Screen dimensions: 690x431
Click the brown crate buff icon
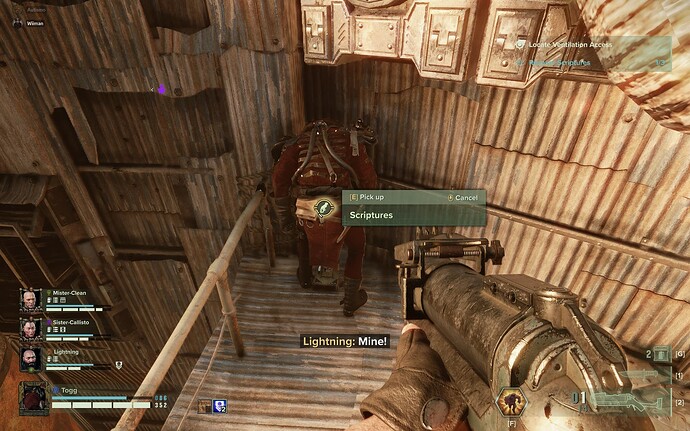coord(204,405)
